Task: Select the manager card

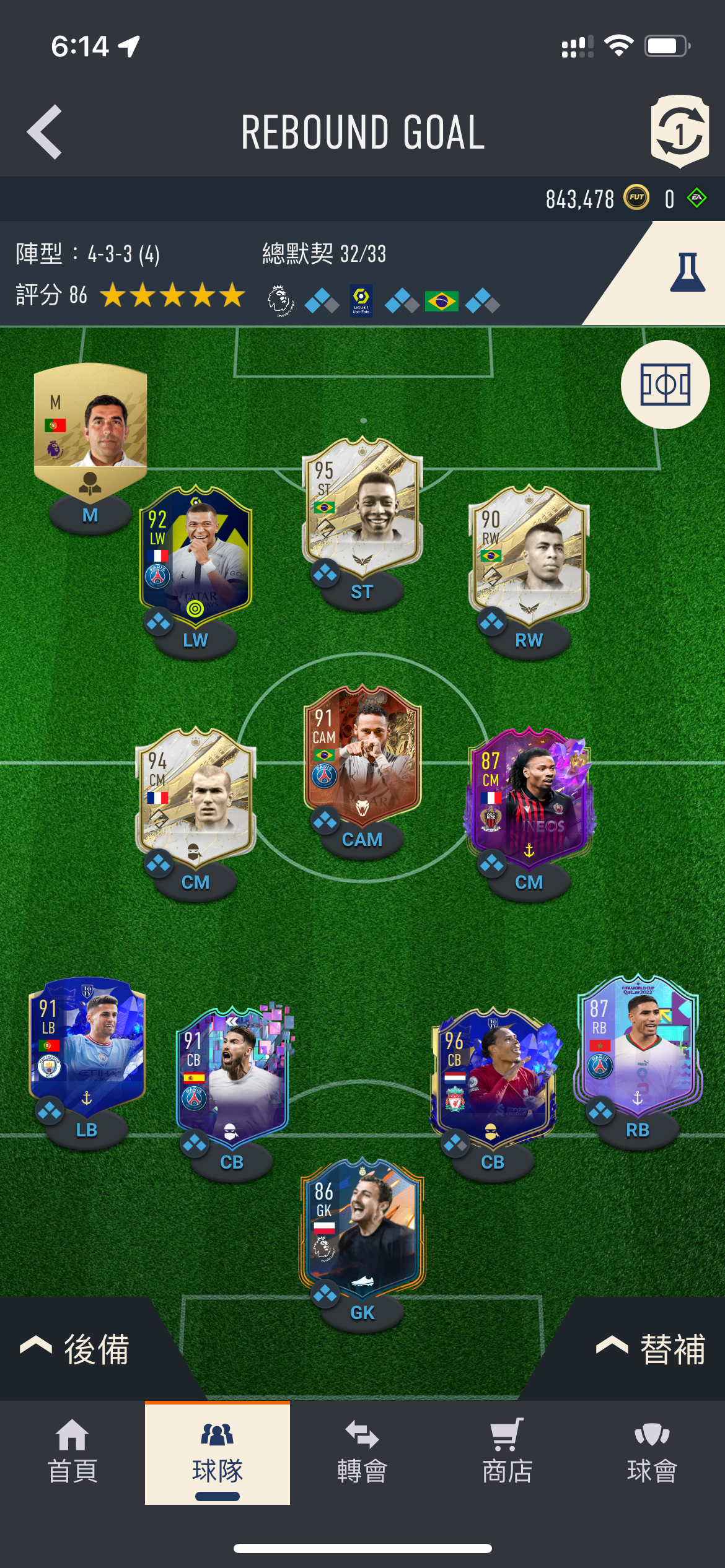Action: [x=90, y=427]
